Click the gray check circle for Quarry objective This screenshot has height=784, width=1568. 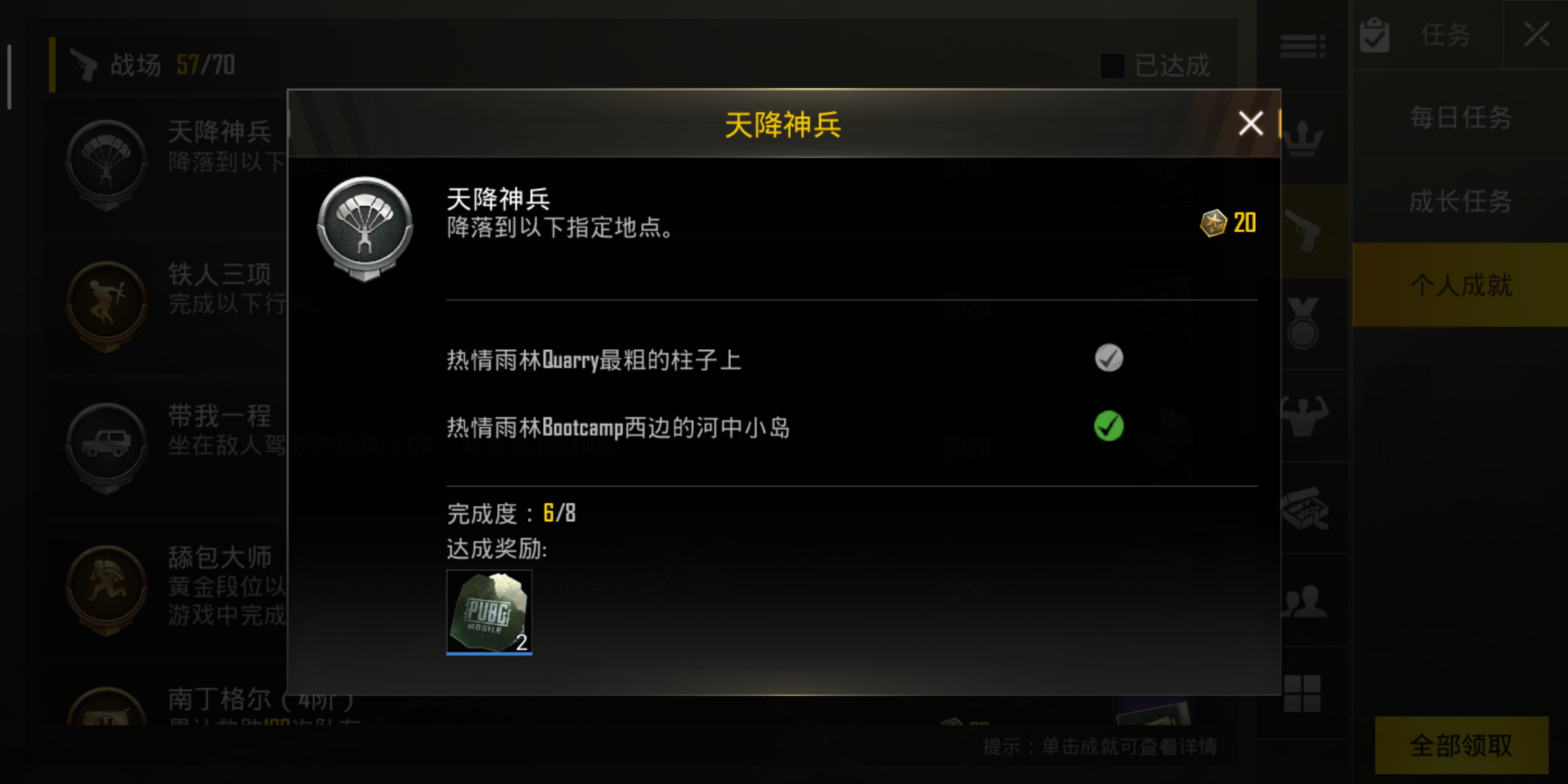[x=1108, y=357]
